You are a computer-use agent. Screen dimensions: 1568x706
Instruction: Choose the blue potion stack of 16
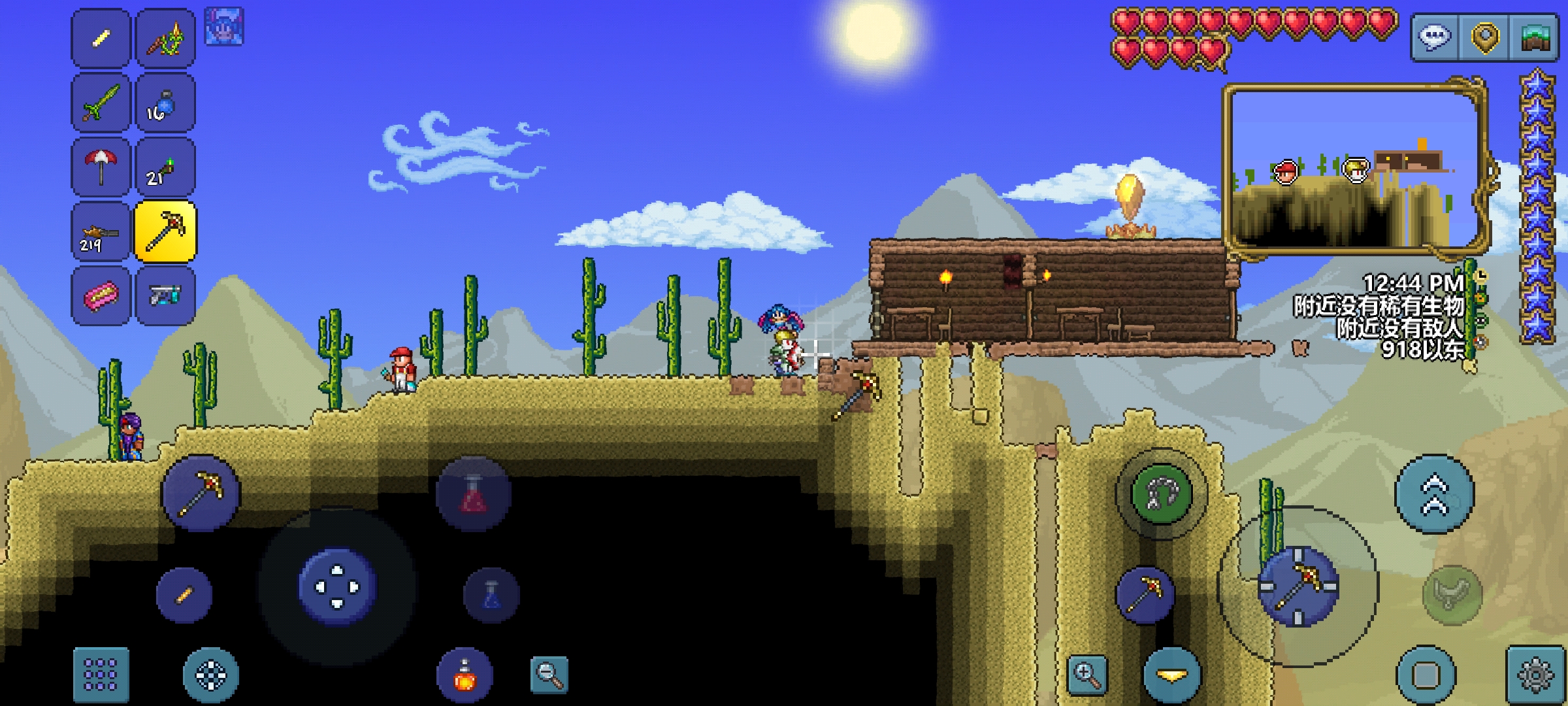pos(165,103)
